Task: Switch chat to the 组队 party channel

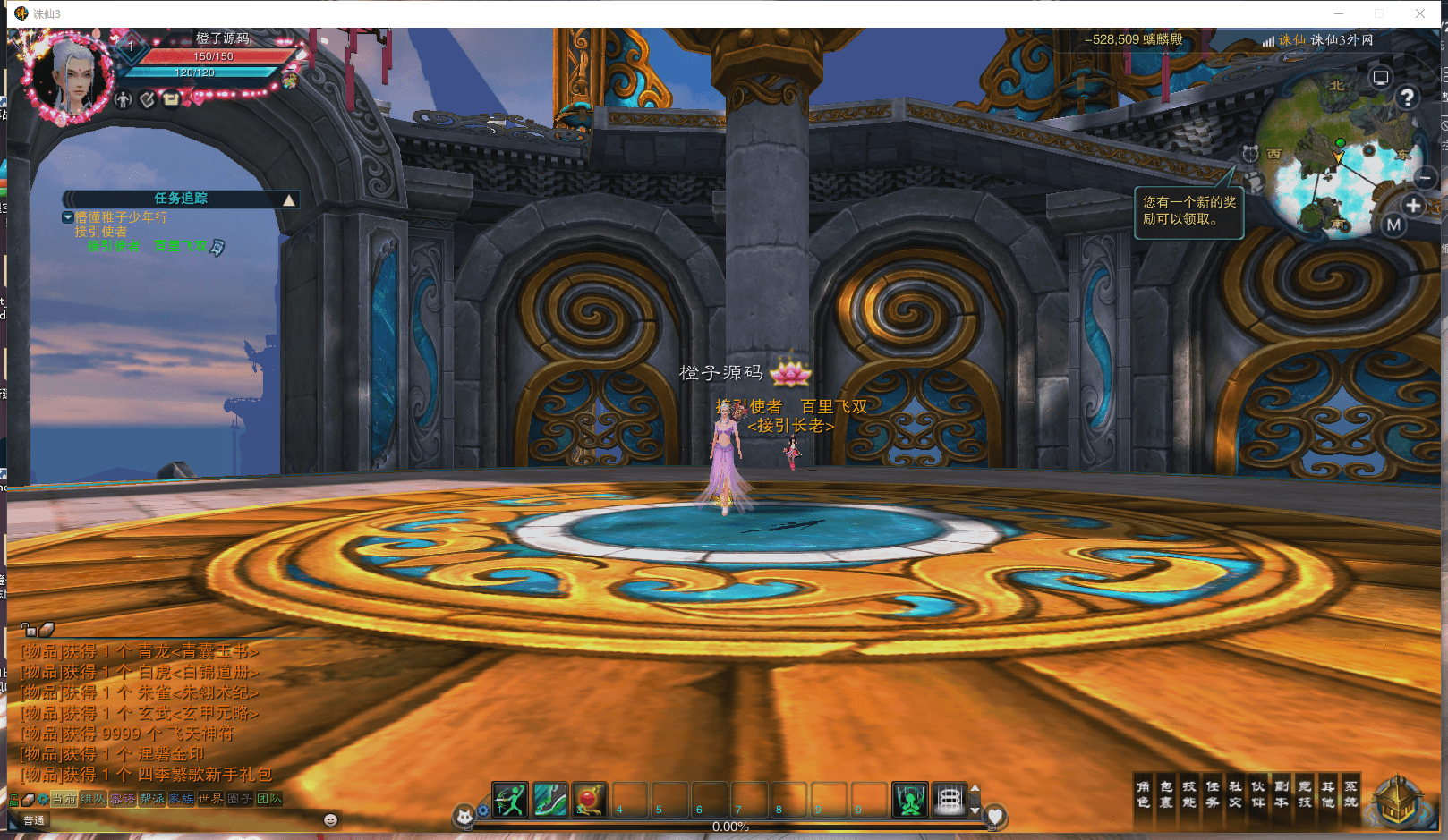Action: [93, 799]
